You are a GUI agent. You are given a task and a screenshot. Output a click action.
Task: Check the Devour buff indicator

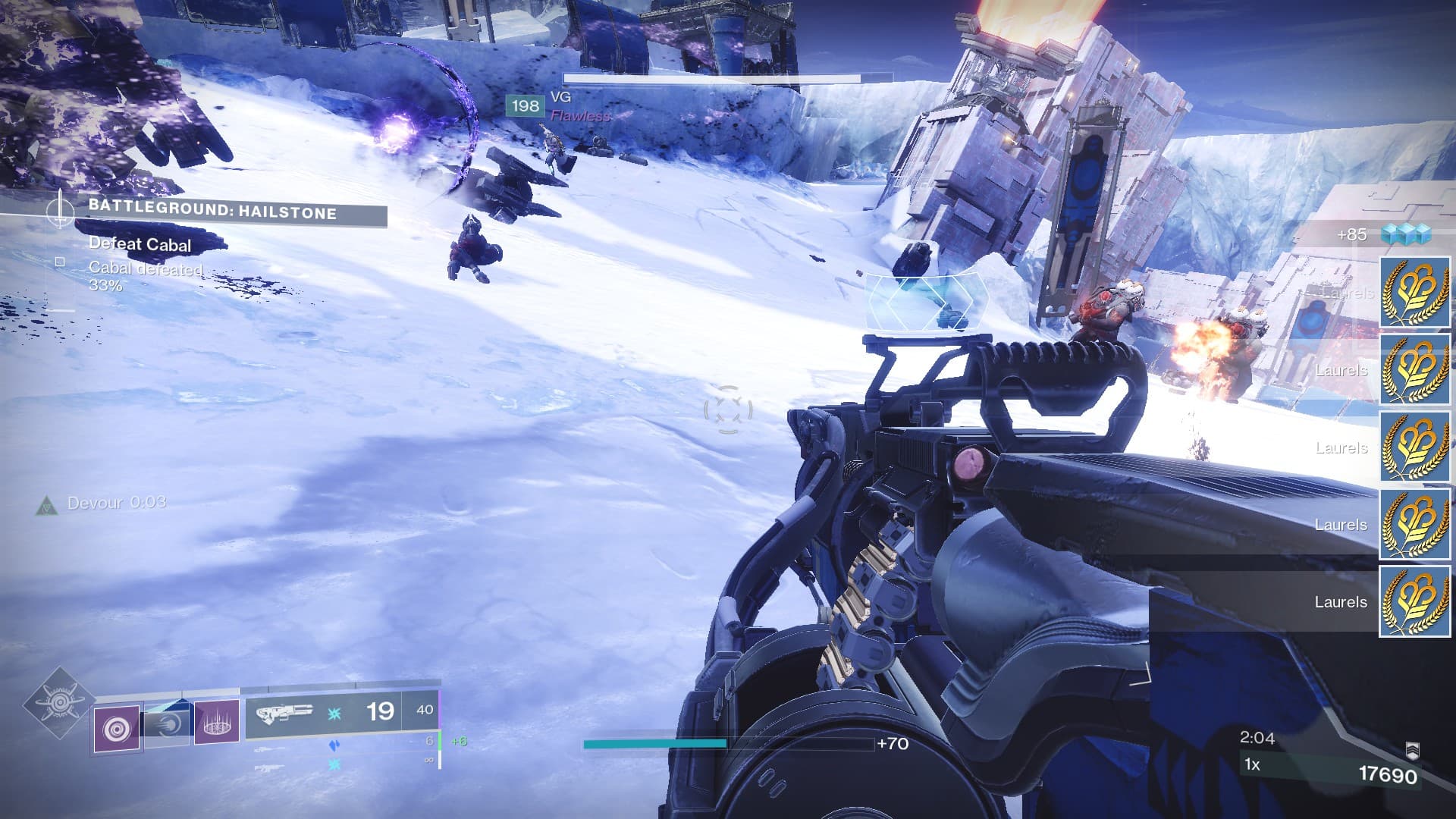click(47, 505)
